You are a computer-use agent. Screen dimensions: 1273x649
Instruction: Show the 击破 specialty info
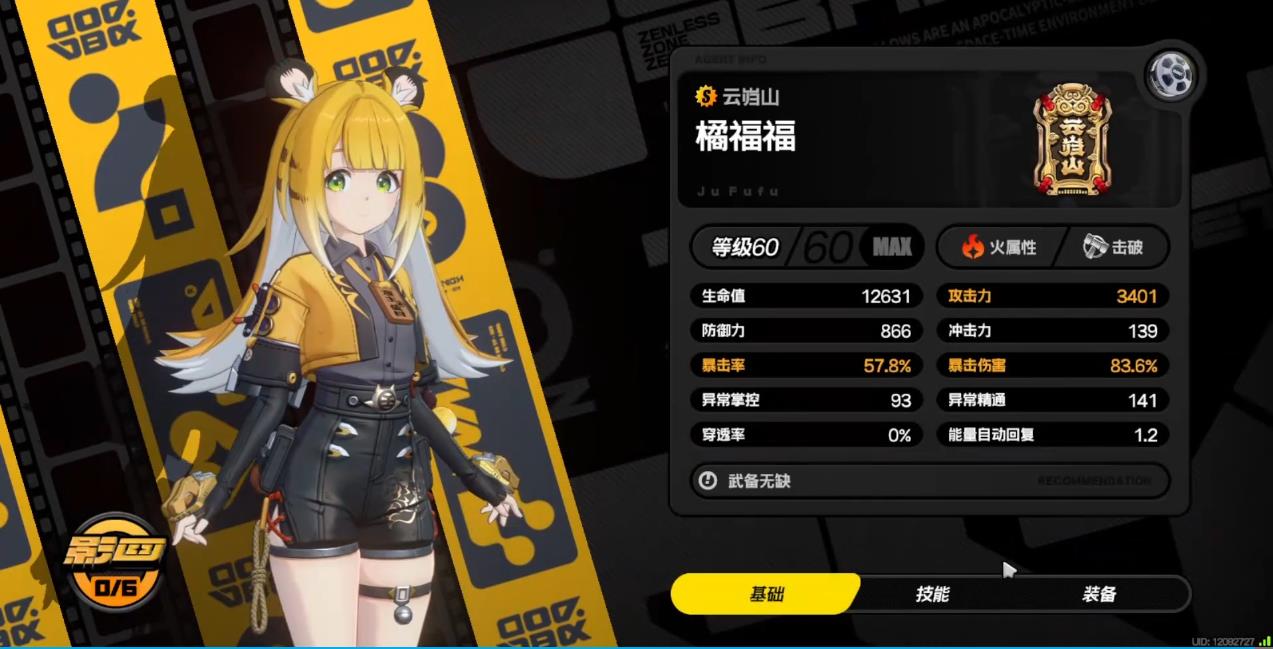click(x=1113, y=247)
